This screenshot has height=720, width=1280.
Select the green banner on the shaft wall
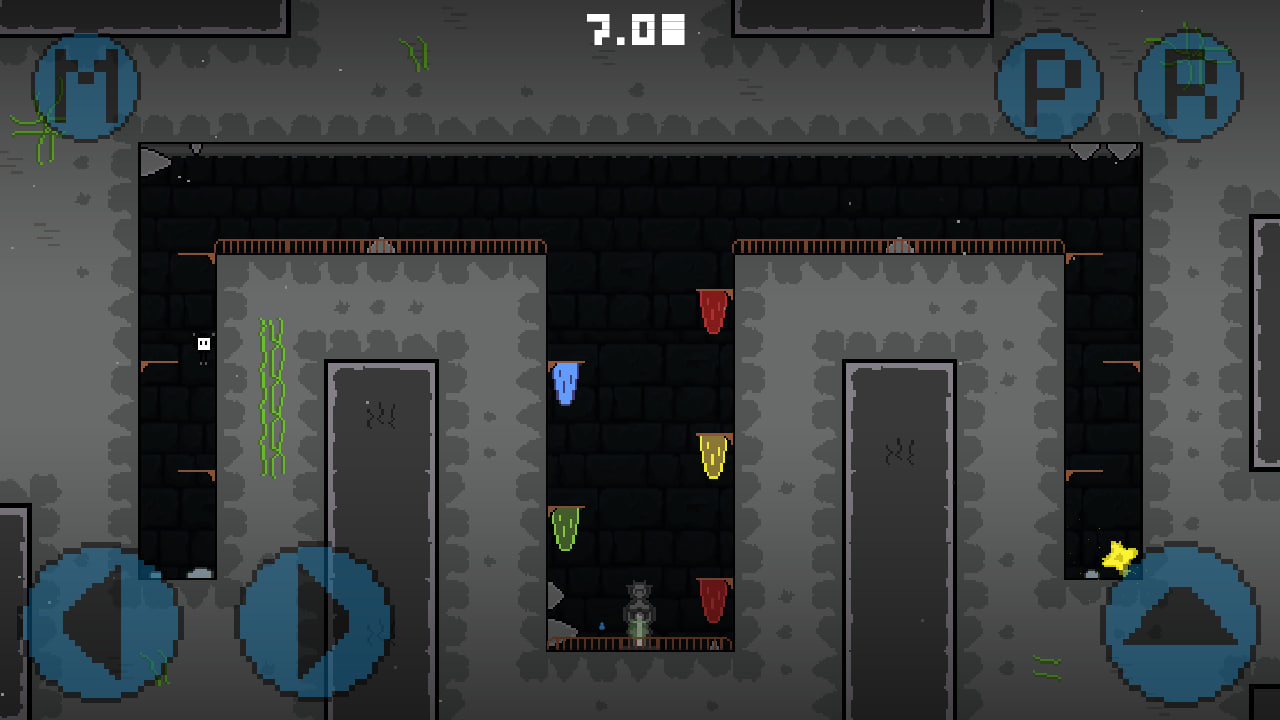click(x=566, y=527)
